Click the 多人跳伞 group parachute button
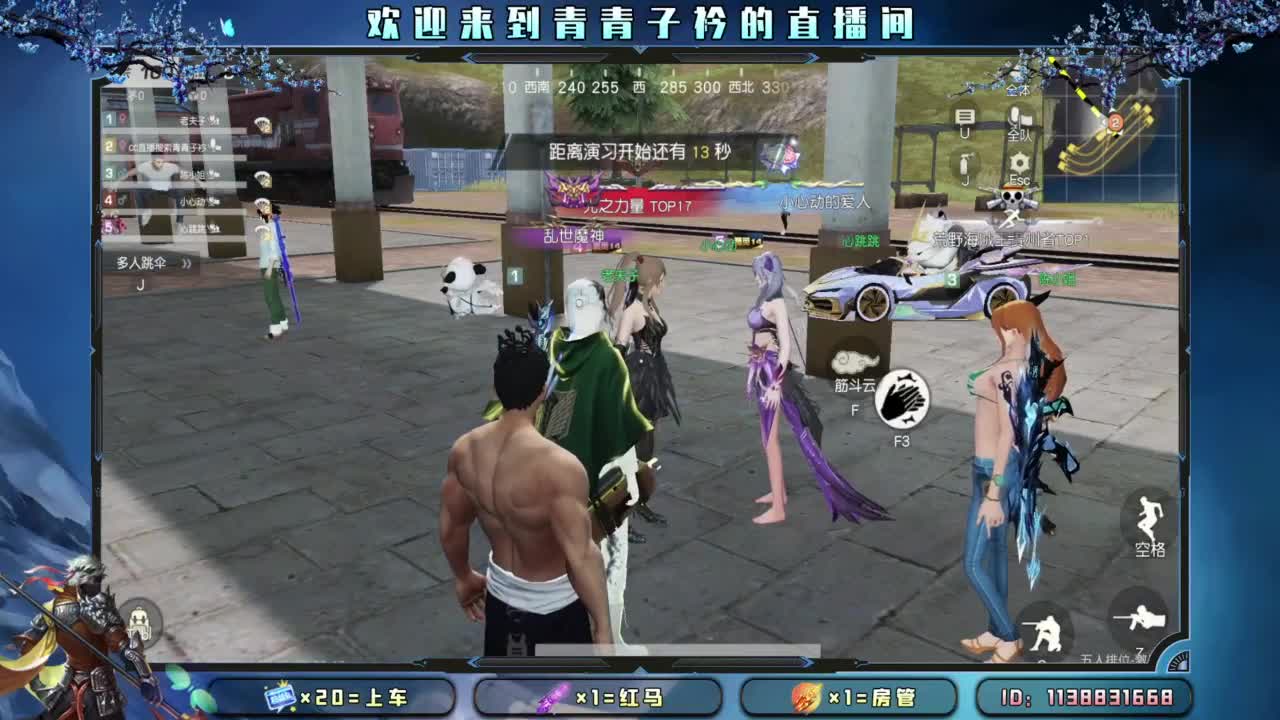The width and height of the screenshot is (1280, 720). point(142,262)
